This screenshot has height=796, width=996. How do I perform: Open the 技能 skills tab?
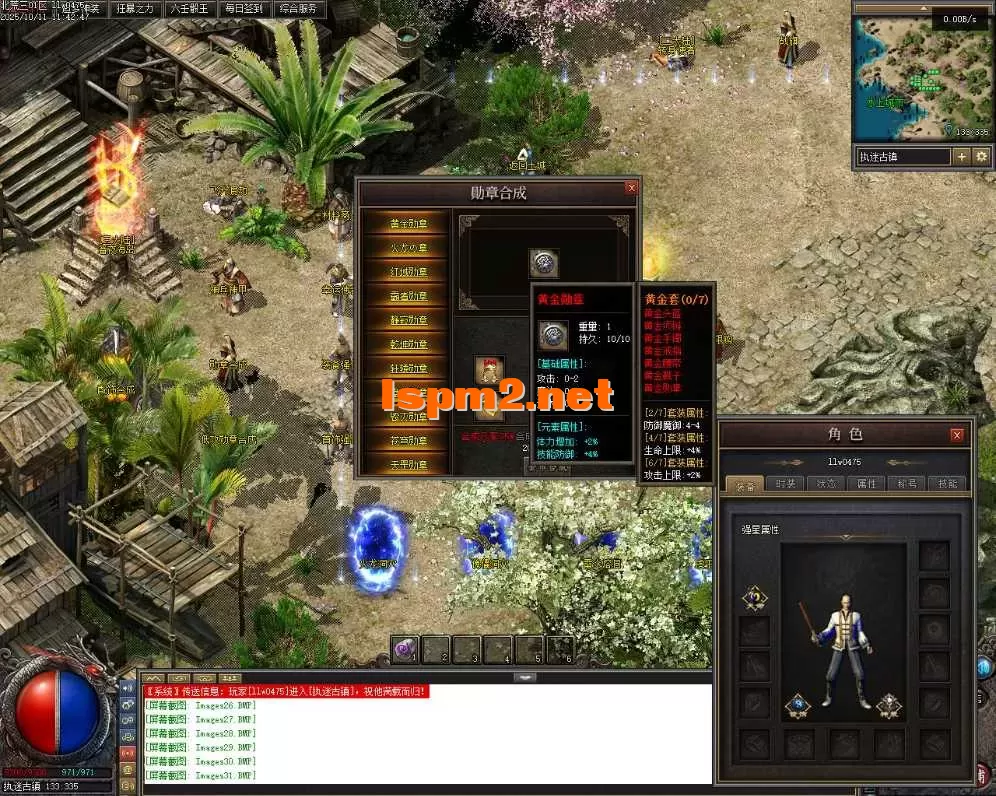coord(946,483)
